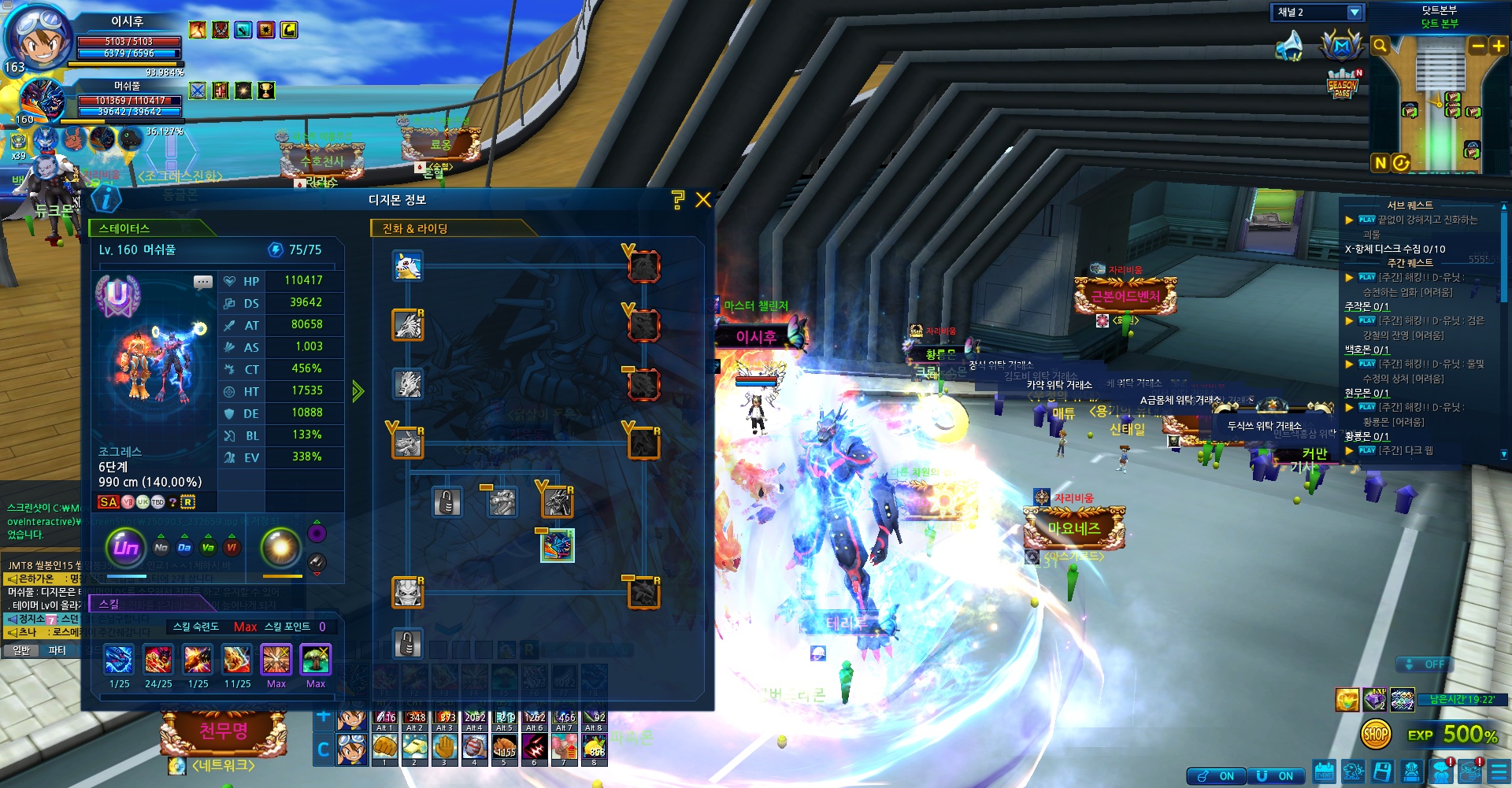Viewport: 1512px width, 788px height.
Task: Open the Event calendar menu icon
Action: [1325, 771]
